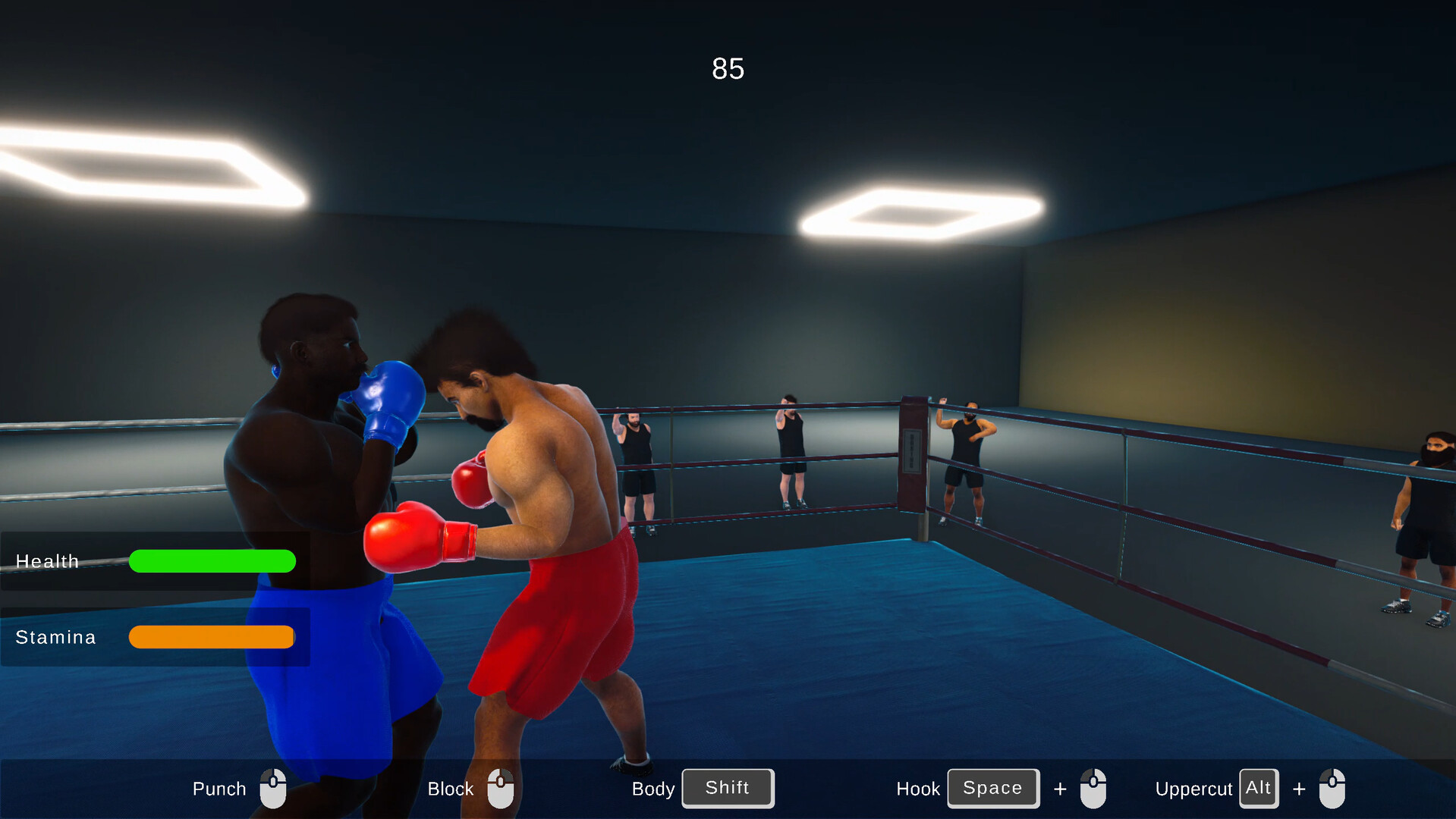Expand the Stamina status panel
Screen dimensions: 1456x819
(156, 637)
